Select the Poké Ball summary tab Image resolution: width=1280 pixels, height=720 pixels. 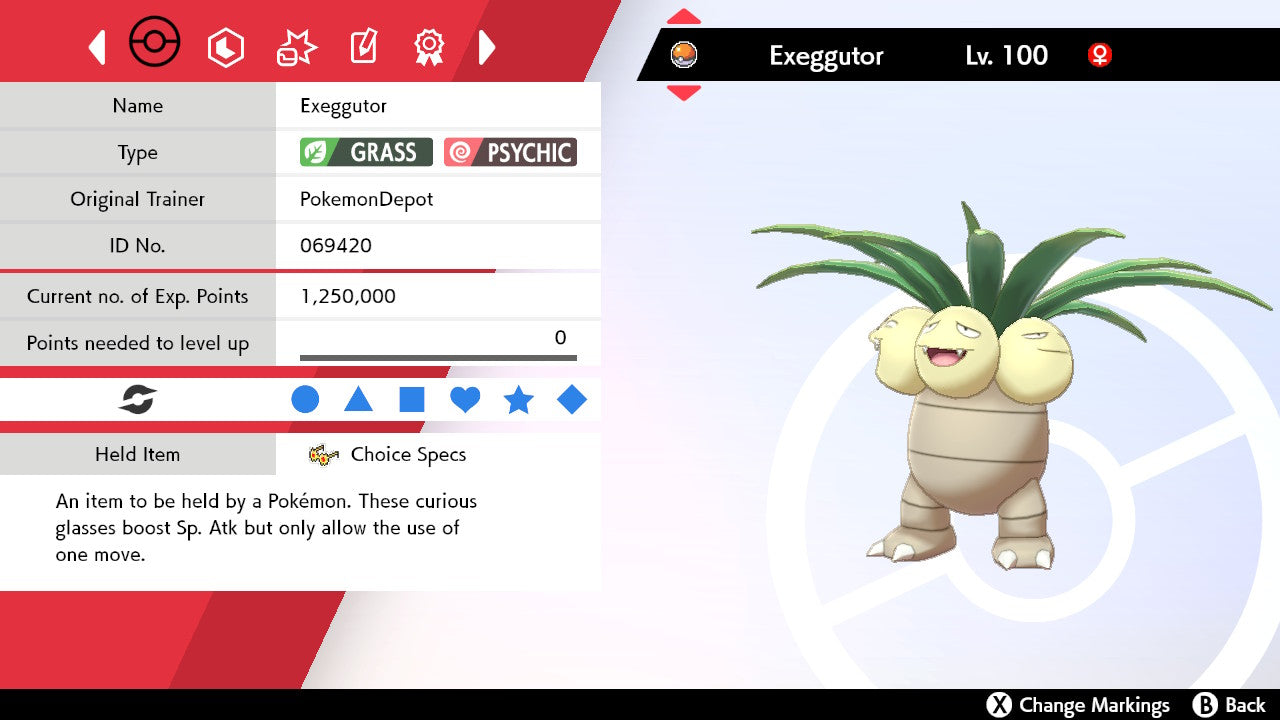pyautogui.click(x=155, y=44)
